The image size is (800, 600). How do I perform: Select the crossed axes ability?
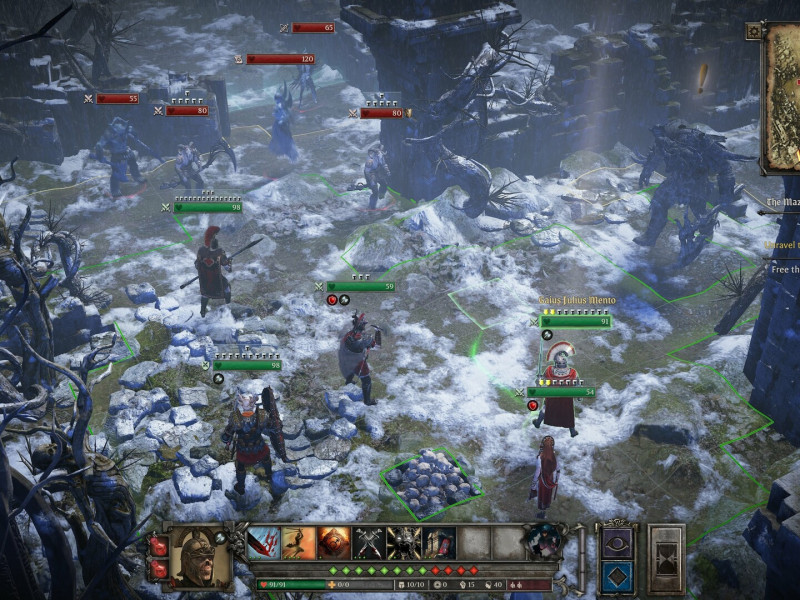click(369, 543)
